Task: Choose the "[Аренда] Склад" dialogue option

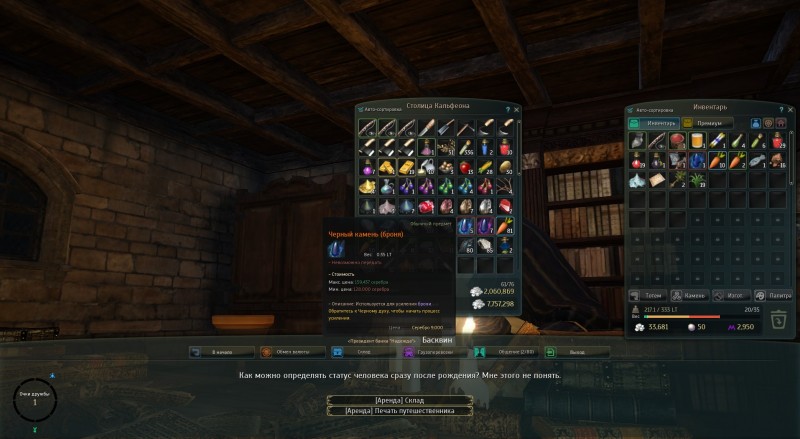Action: click(399, 399)
